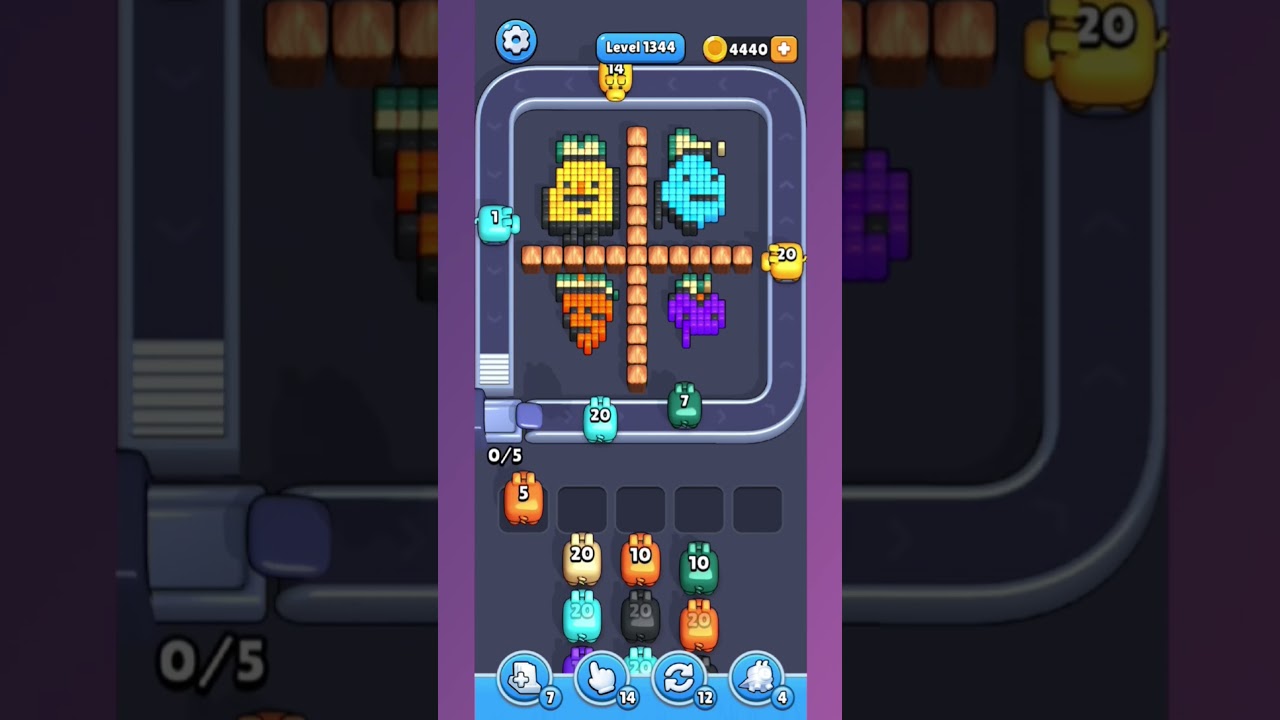
Task: Tap the green 10 piece in the queue
Action: pyautogui.click(x=700, y=562)
